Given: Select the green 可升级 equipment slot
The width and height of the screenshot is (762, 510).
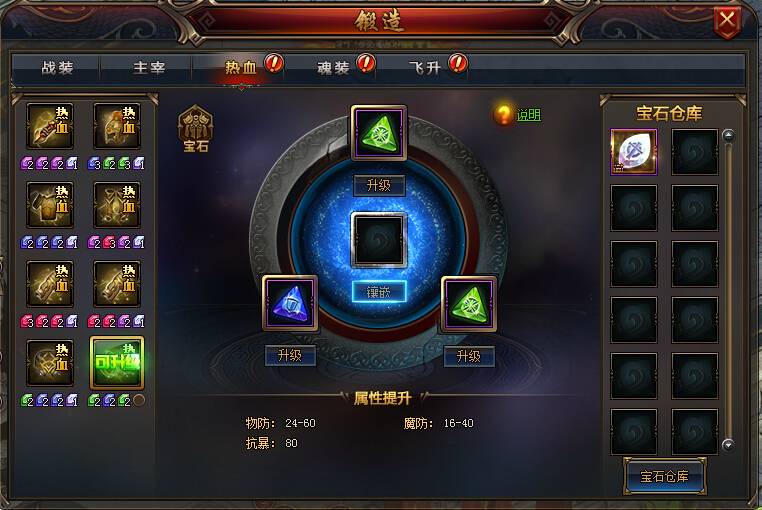Looking at the screenshot, I should click(116, 363).
